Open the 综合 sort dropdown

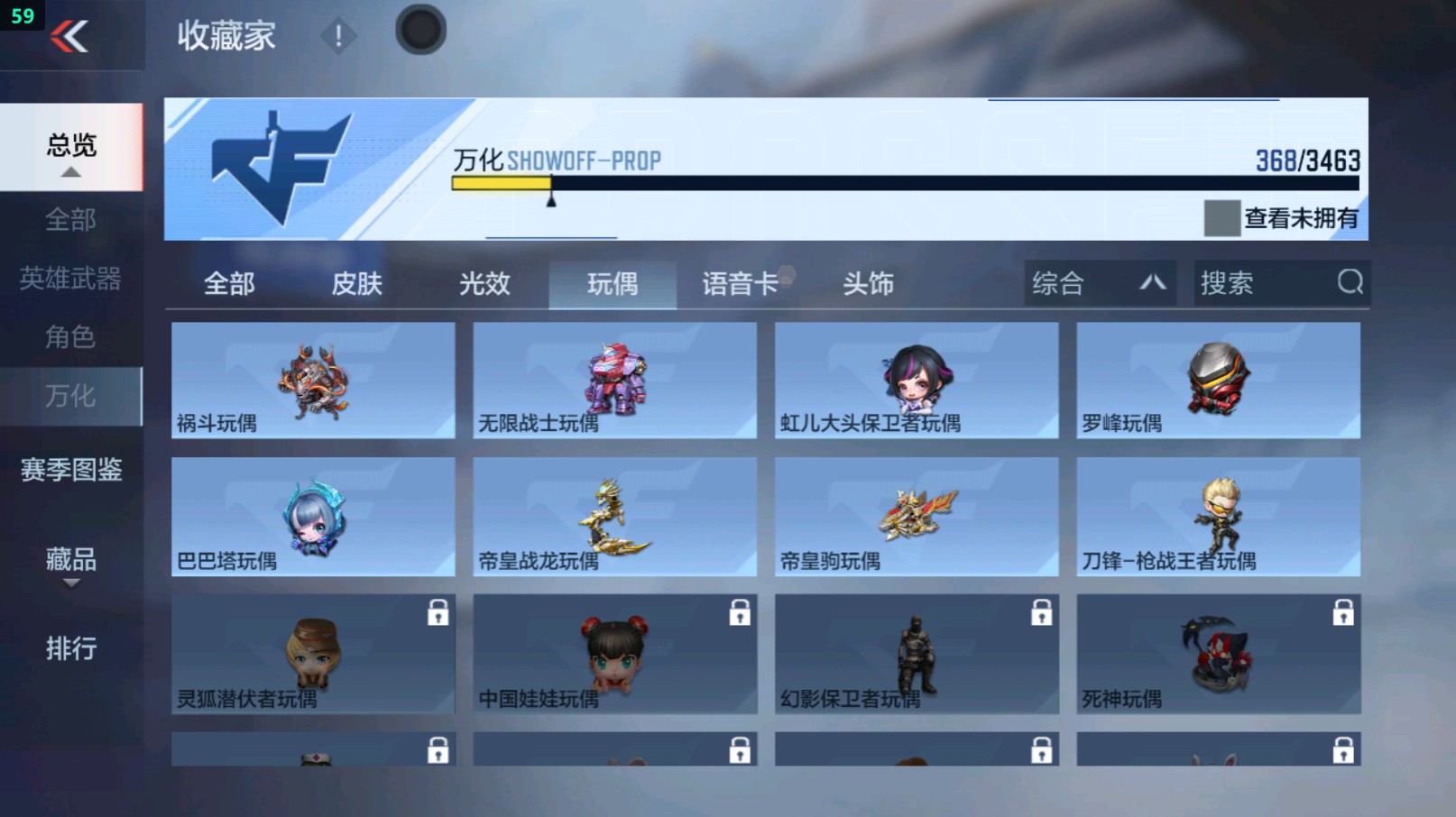pos(1096,283)
